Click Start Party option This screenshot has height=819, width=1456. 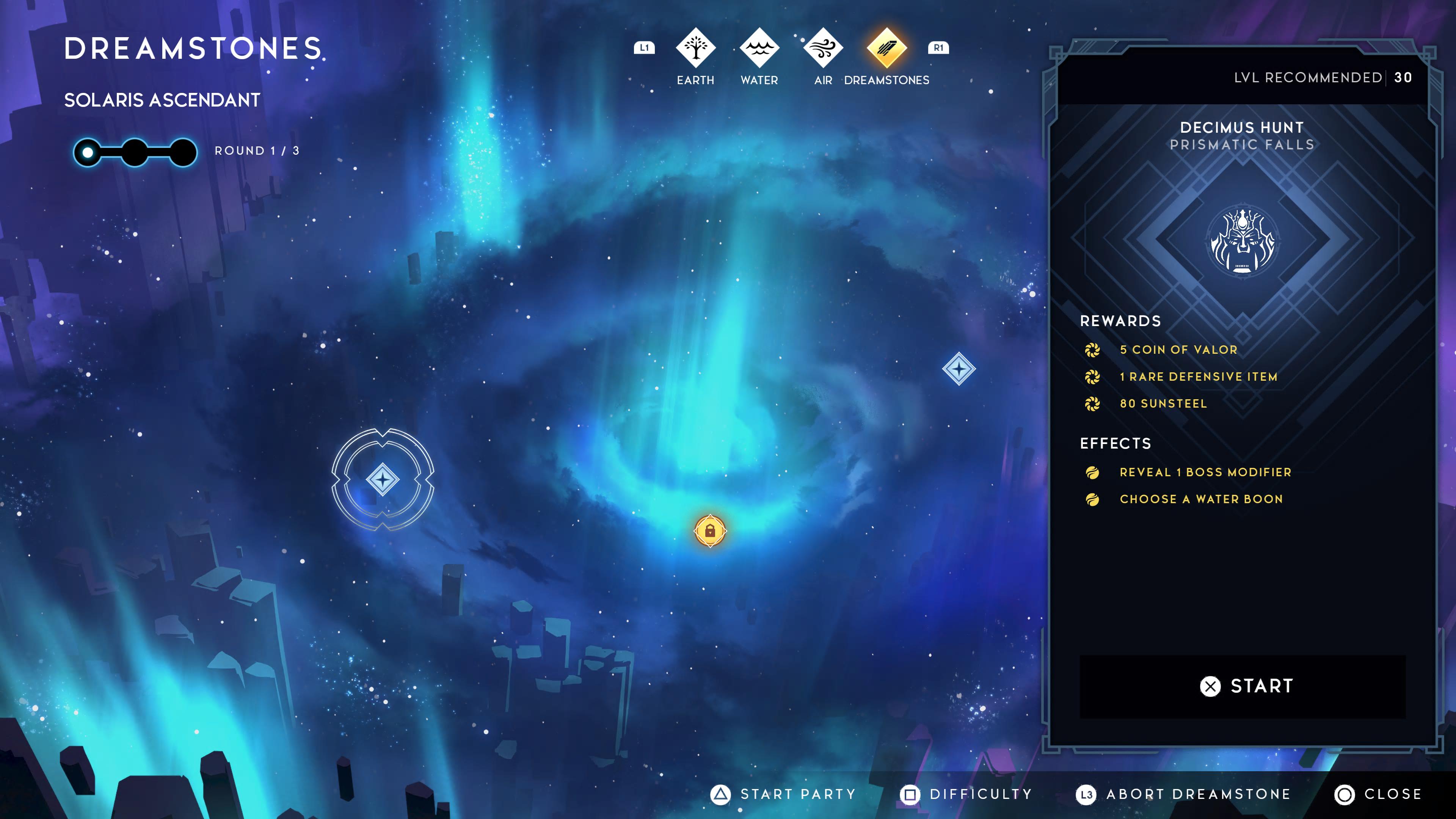(783, 794)
